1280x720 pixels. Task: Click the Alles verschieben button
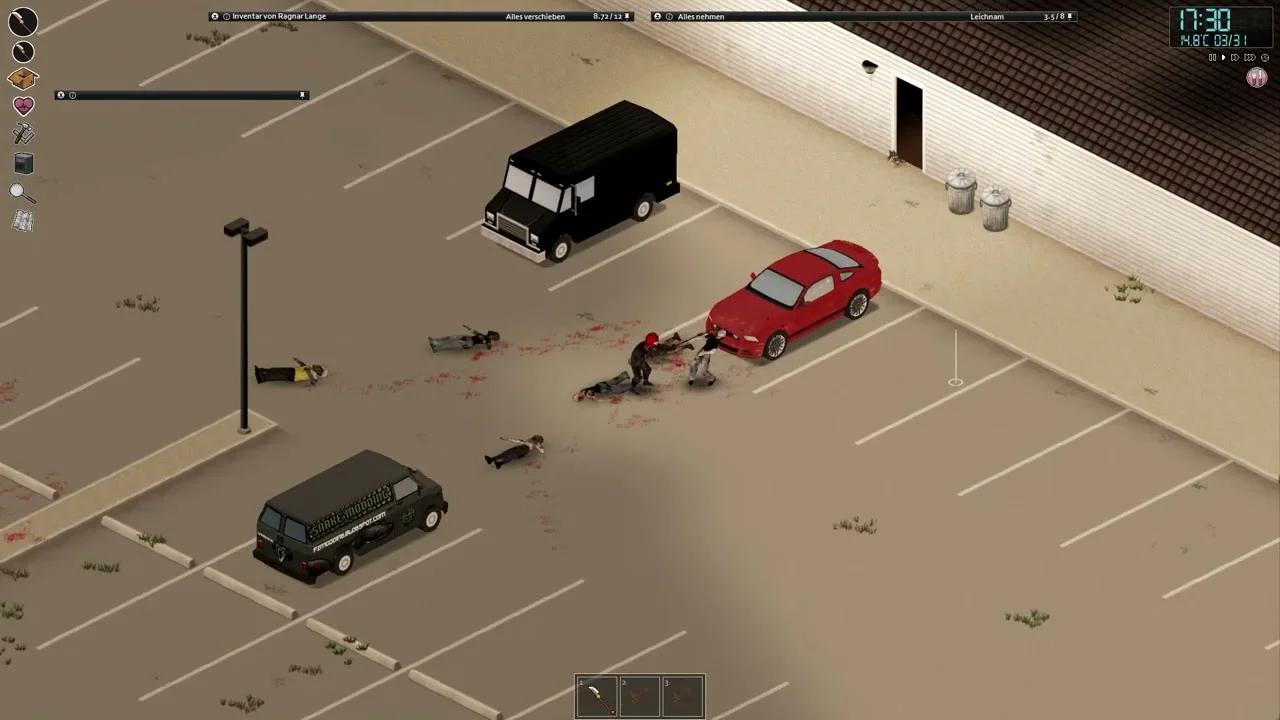(536, 16)
